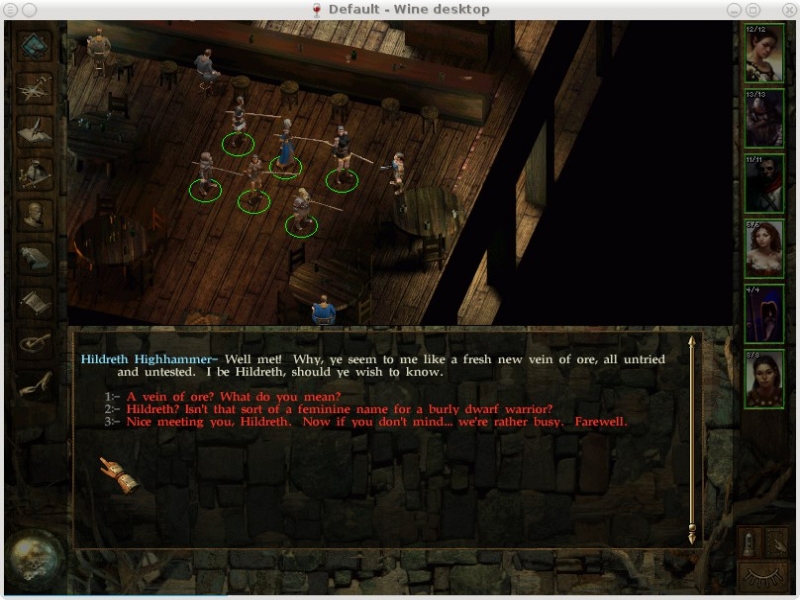Select the bearded character portrait with 13/13
Viewport: 800px width, 600px height.
click(x=764, y=119)
